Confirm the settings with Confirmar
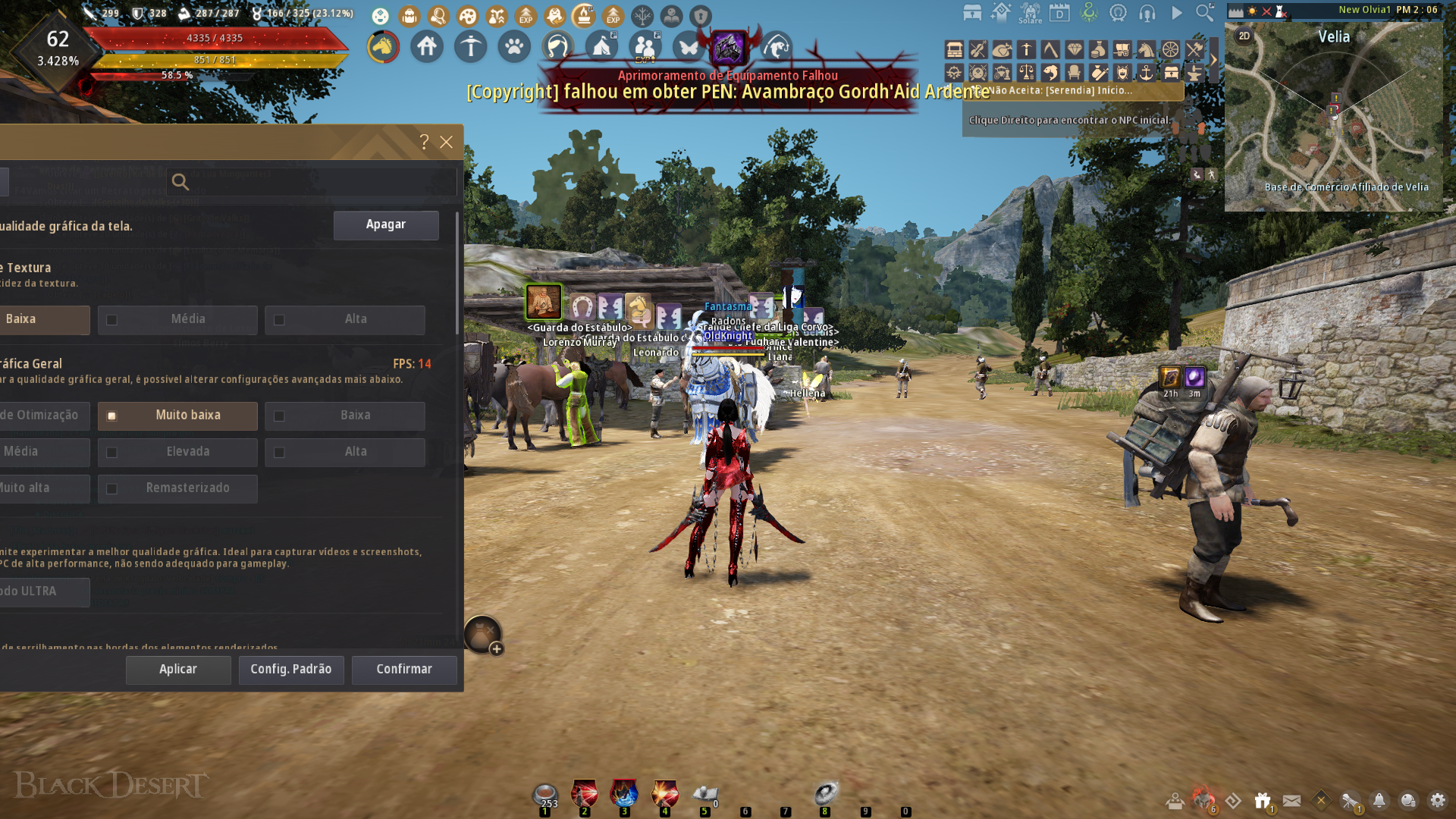1456x819 pixels. pos(404,670)
